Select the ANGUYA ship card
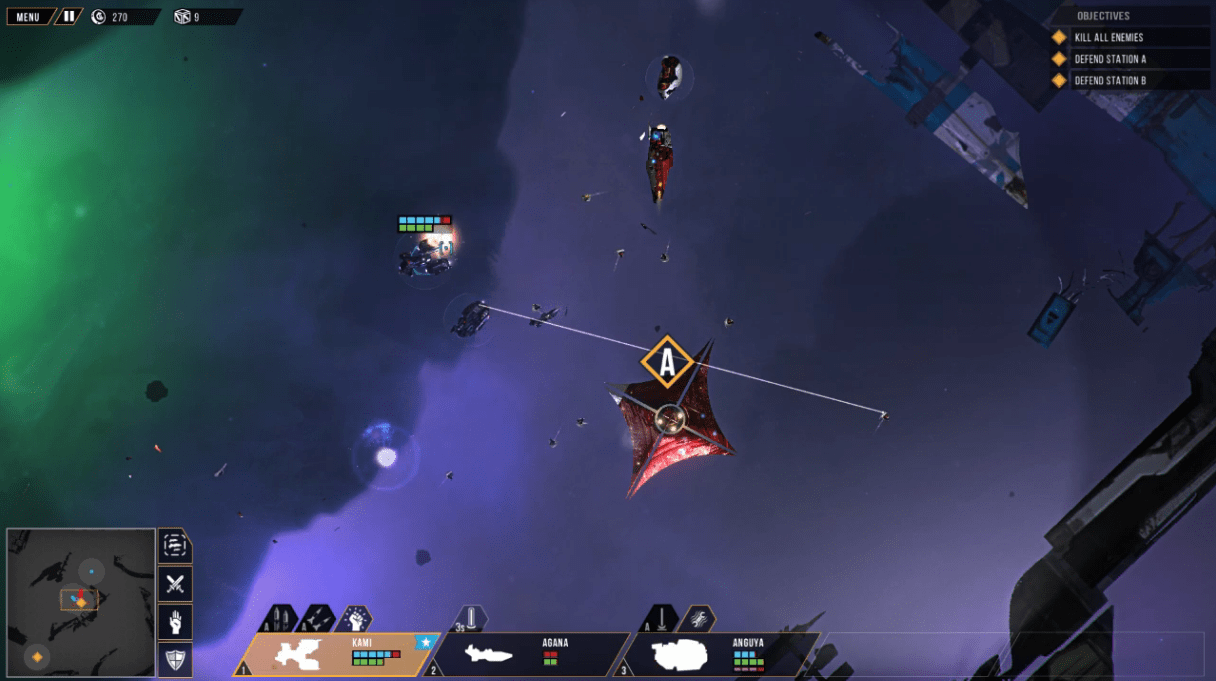This screenshot has width=1216, height=681. (720, 655)
